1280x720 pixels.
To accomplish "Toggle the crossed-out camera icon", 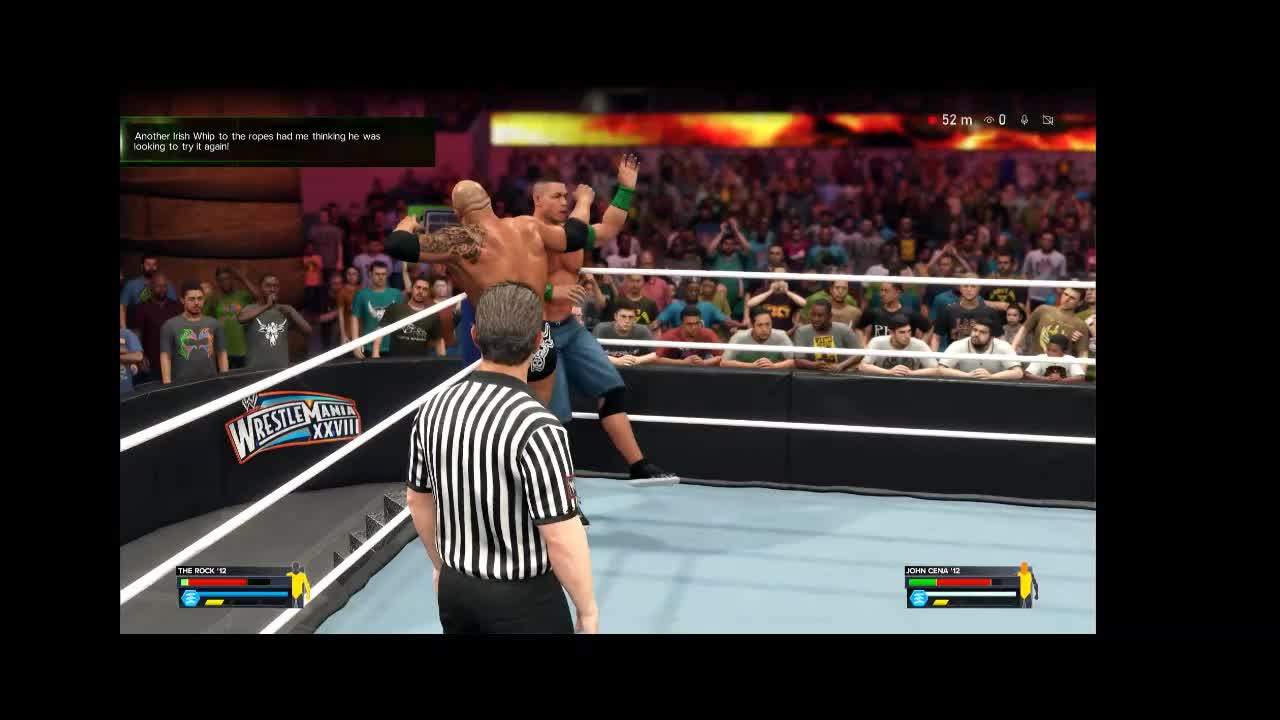I will [1048, 120].
